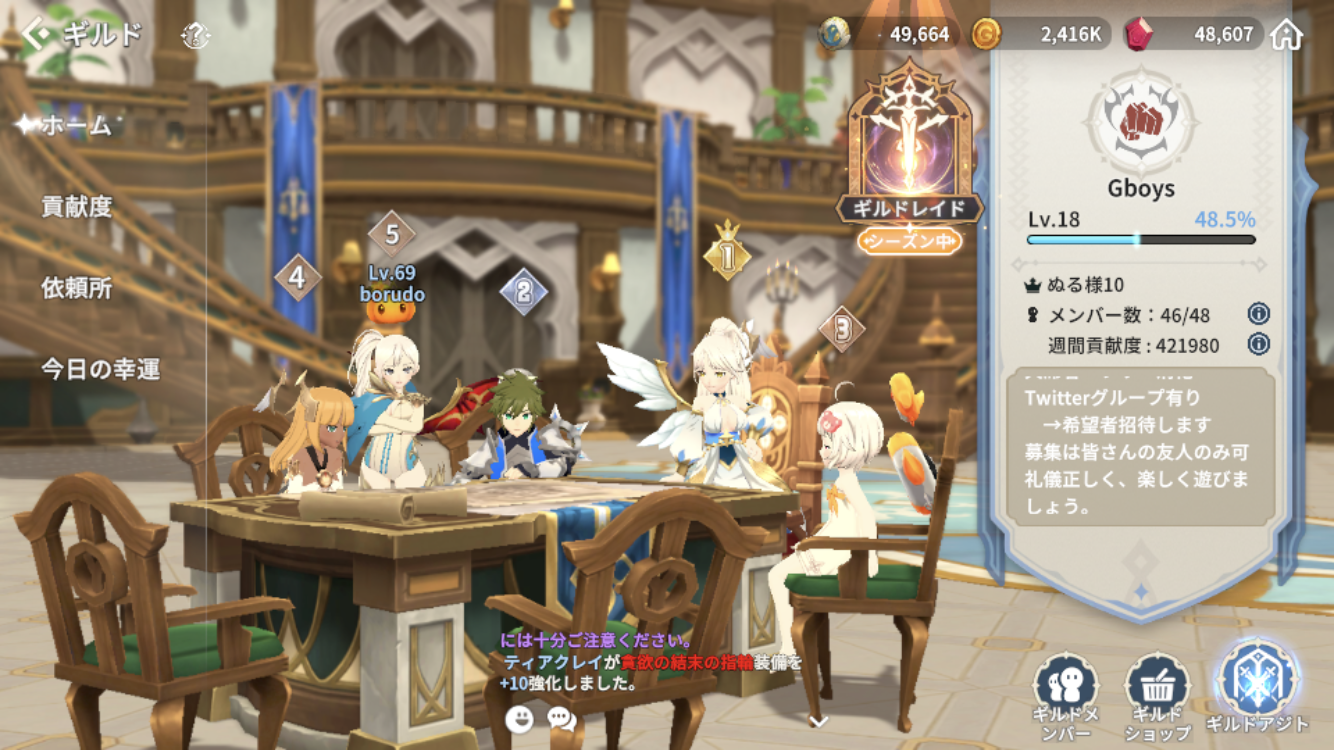
Task: Choose the 今日の幸運 menu entry
Action: [x=100, y=369]
